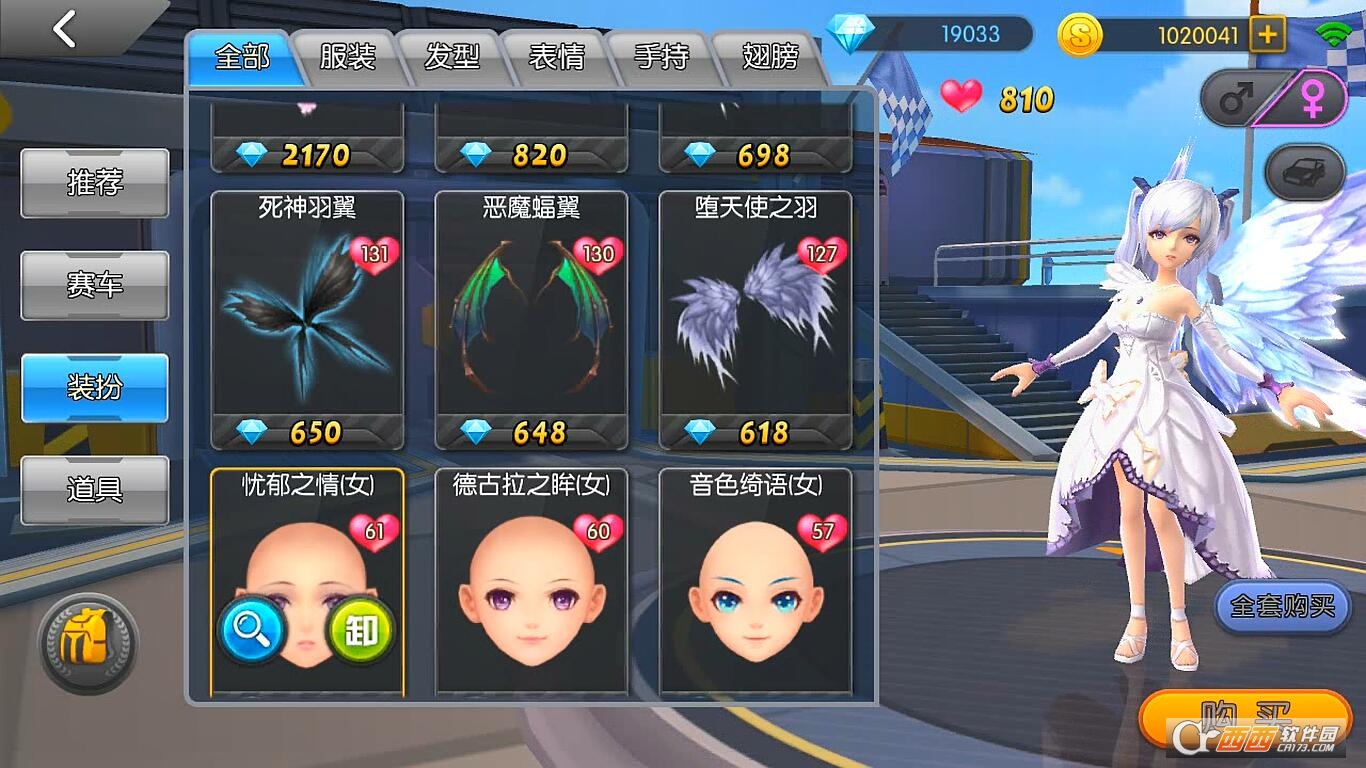Open the 道具 category panel
This screenshot has width=1366, height=768.
[x=93, y=489]
